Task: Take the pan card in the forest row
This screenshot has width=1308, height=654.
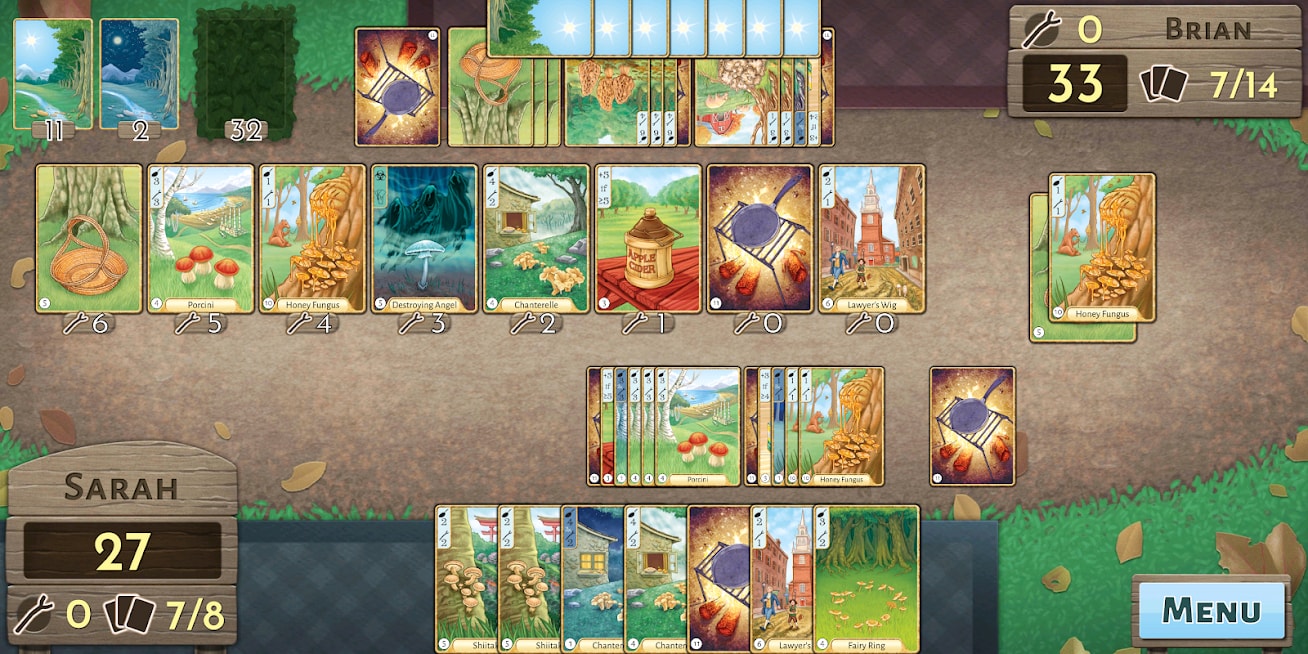Action: point(760,238)
